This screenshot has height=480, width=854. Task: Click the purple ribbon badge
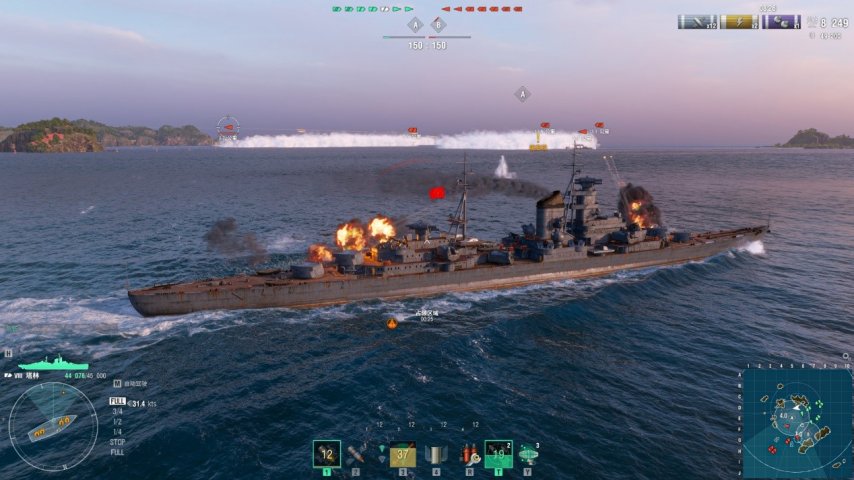click(x=780, y=22)
